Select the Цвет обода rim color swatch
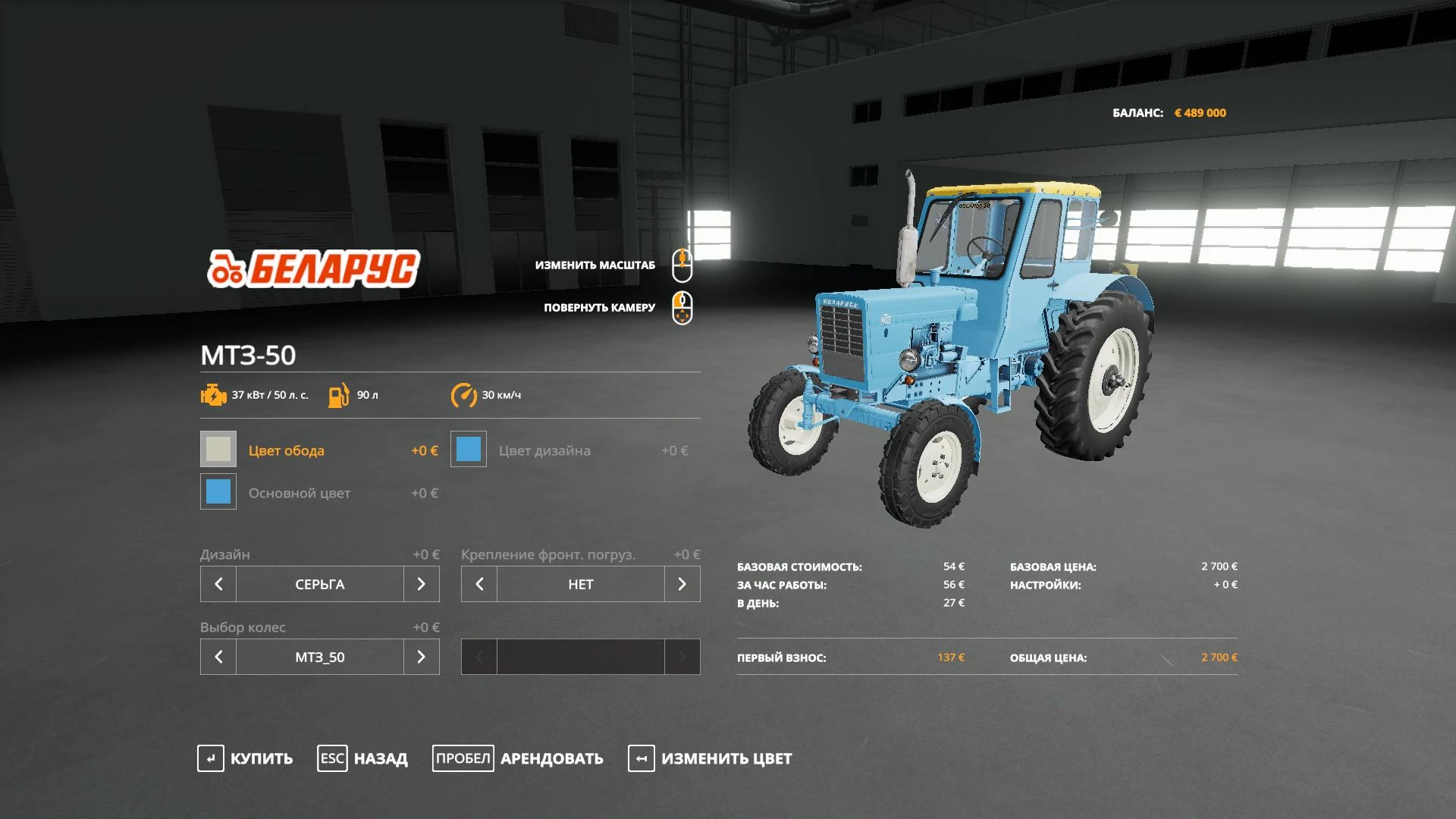 tap(218, 450)
